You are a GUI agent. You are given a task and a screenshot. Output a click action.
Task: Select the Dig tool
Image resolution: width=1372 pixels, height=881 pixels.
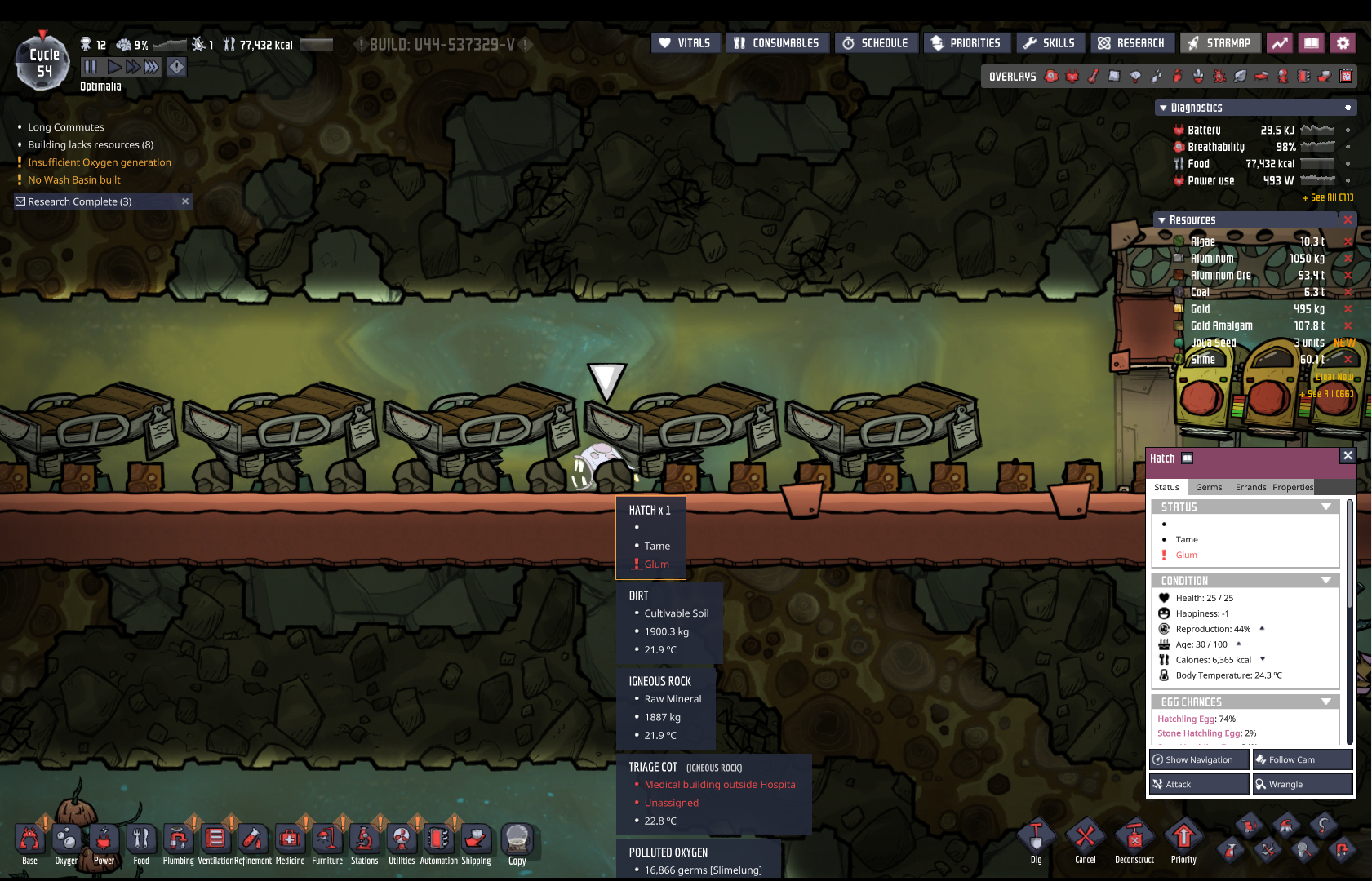(x=1036, y=839)
